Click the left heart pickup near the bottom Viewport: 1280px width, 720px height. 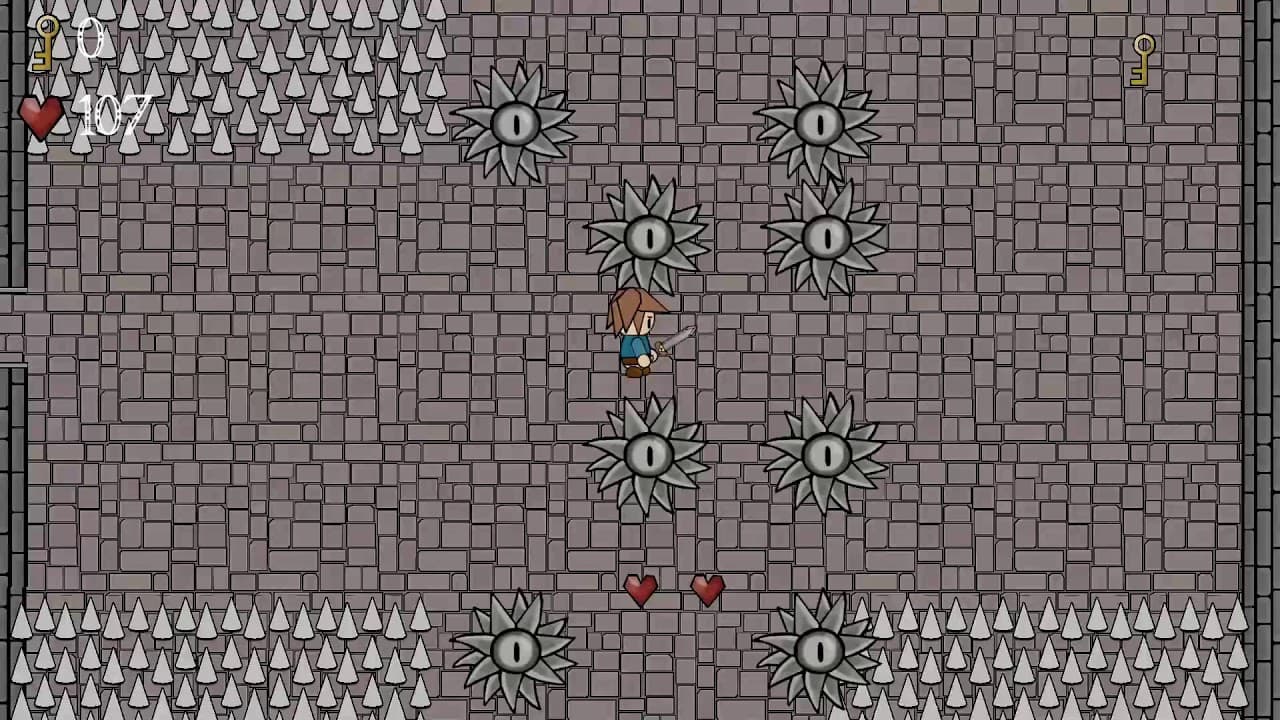point(641,590)
